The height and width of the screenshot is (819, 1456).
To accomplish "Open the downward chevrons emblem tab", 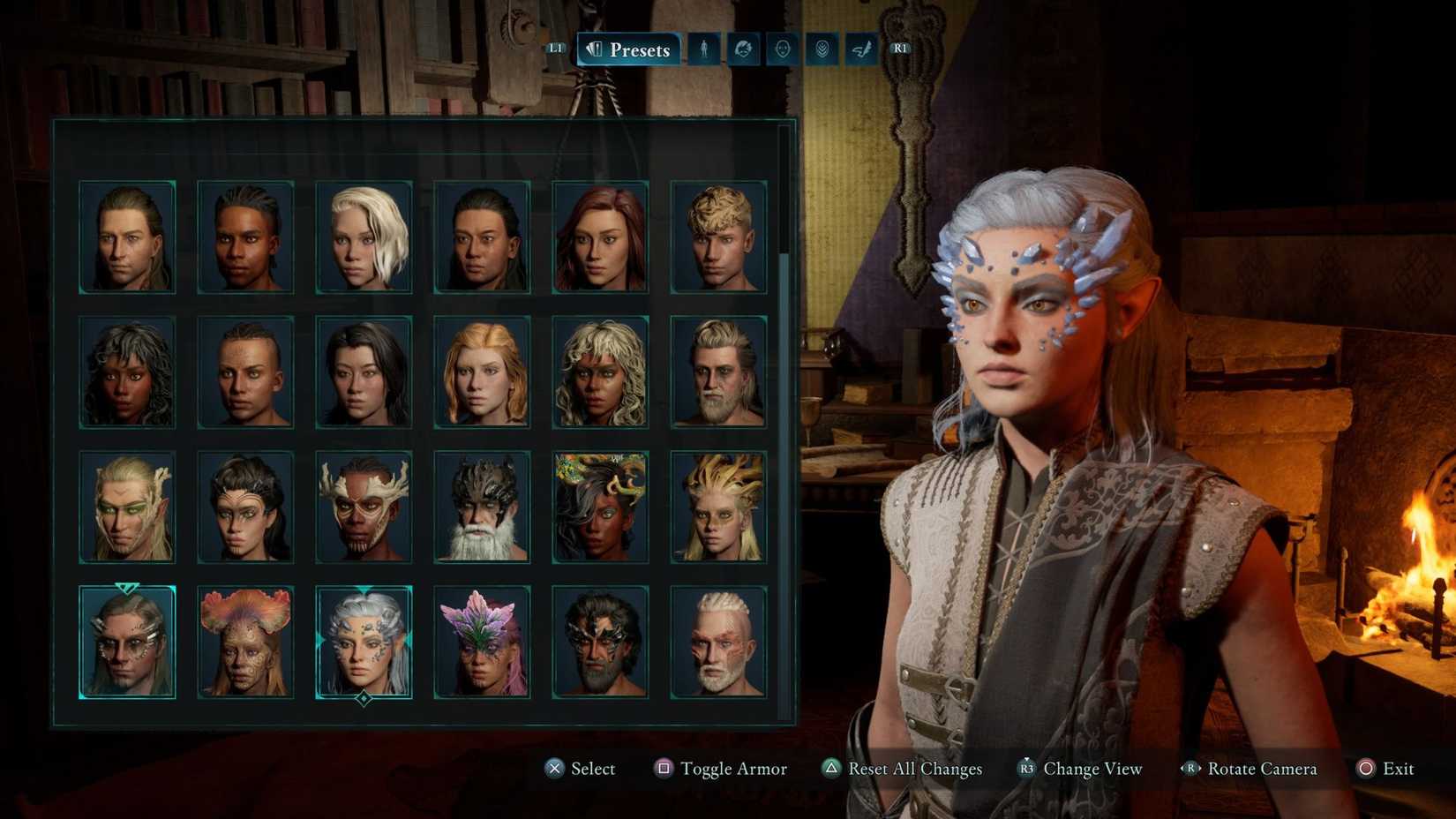I will [x=822, y=49].
